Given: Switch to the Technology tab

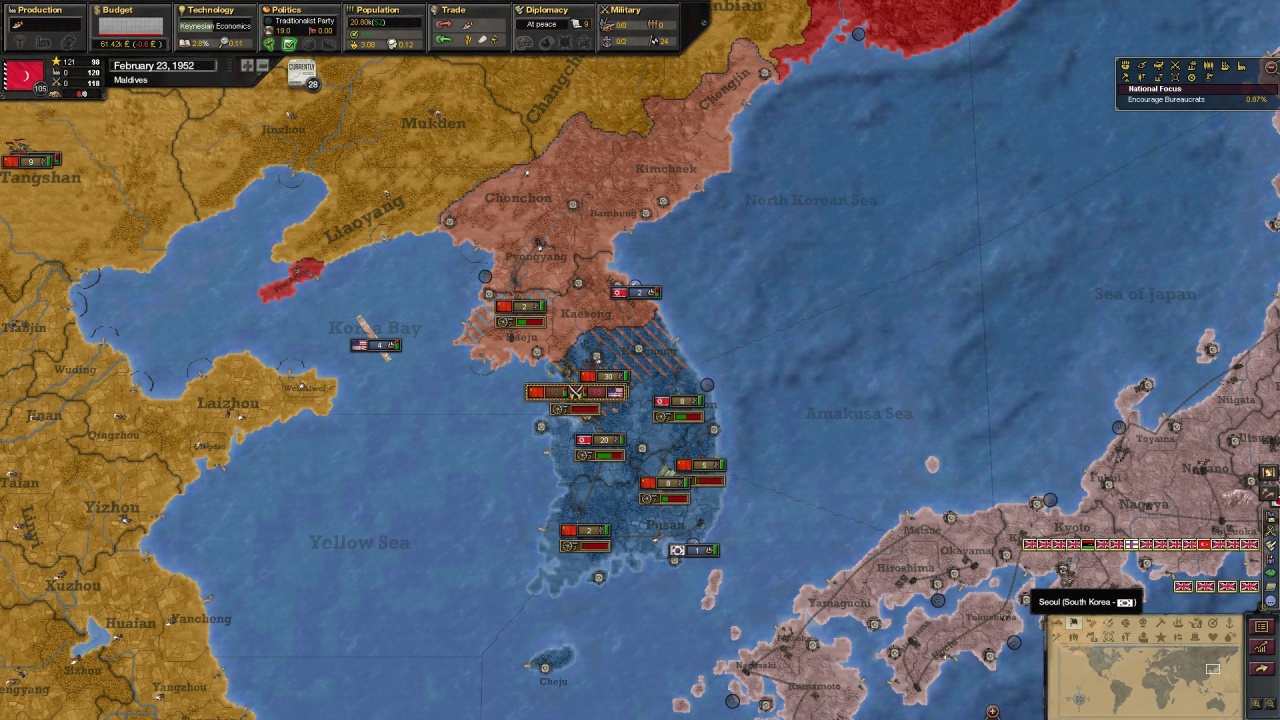Looking at the screenshot, I should [210, 10].
